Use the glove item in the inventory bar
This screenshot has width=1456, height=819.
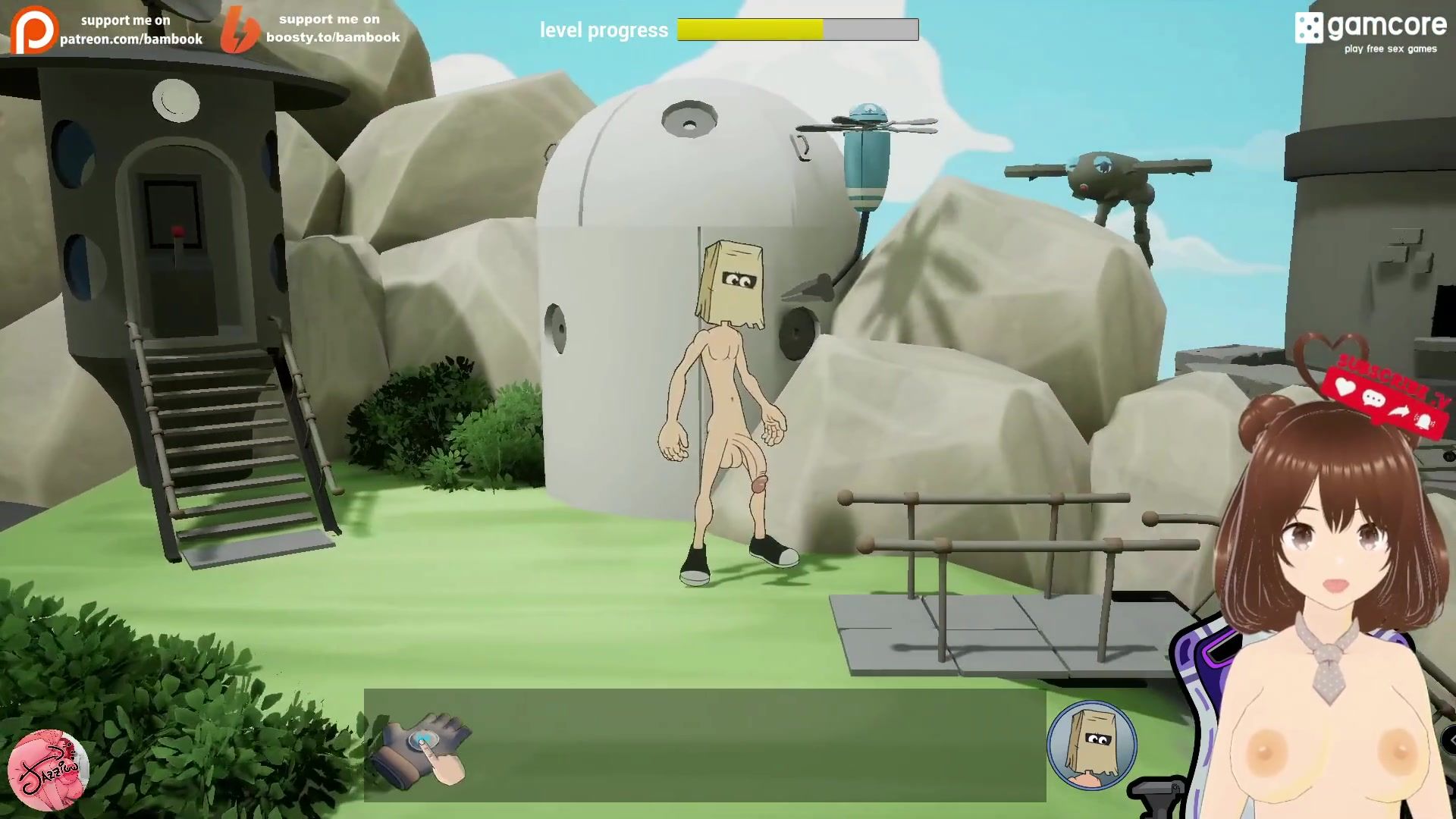click(x=425, y=746)
